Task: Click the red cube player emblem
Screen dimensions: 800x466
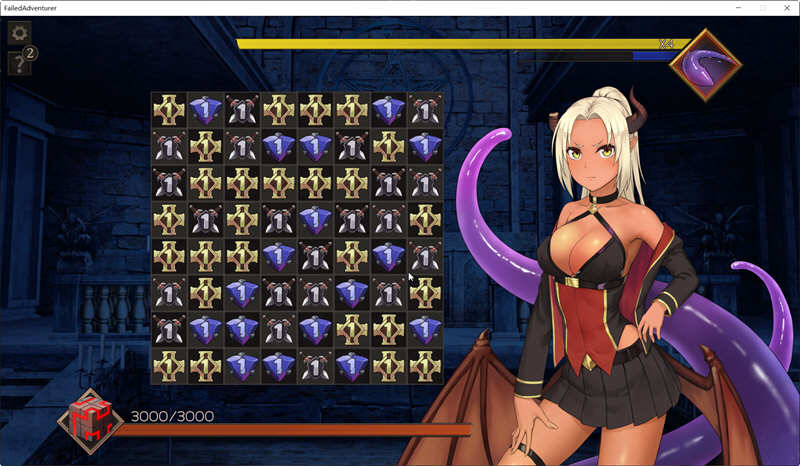Action: coord(90,420)
